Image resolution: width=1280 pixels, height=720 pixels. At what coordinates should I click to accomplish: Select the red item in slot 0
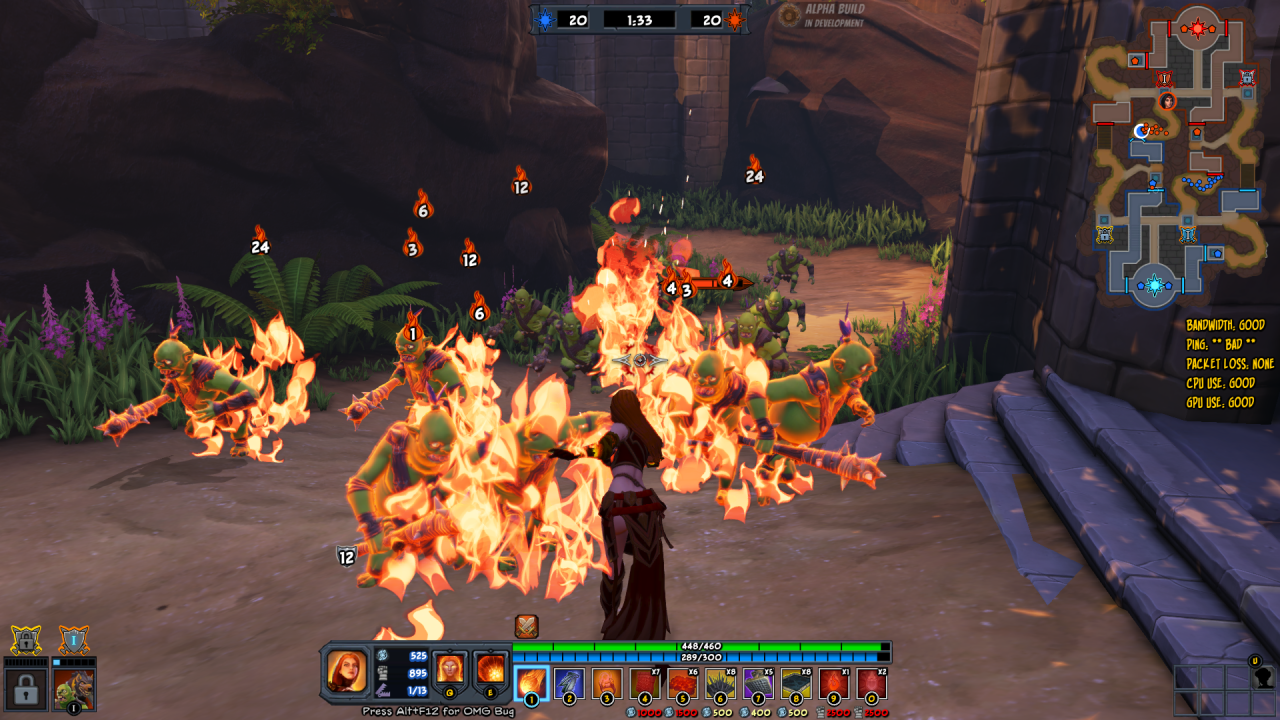(871, 684)
